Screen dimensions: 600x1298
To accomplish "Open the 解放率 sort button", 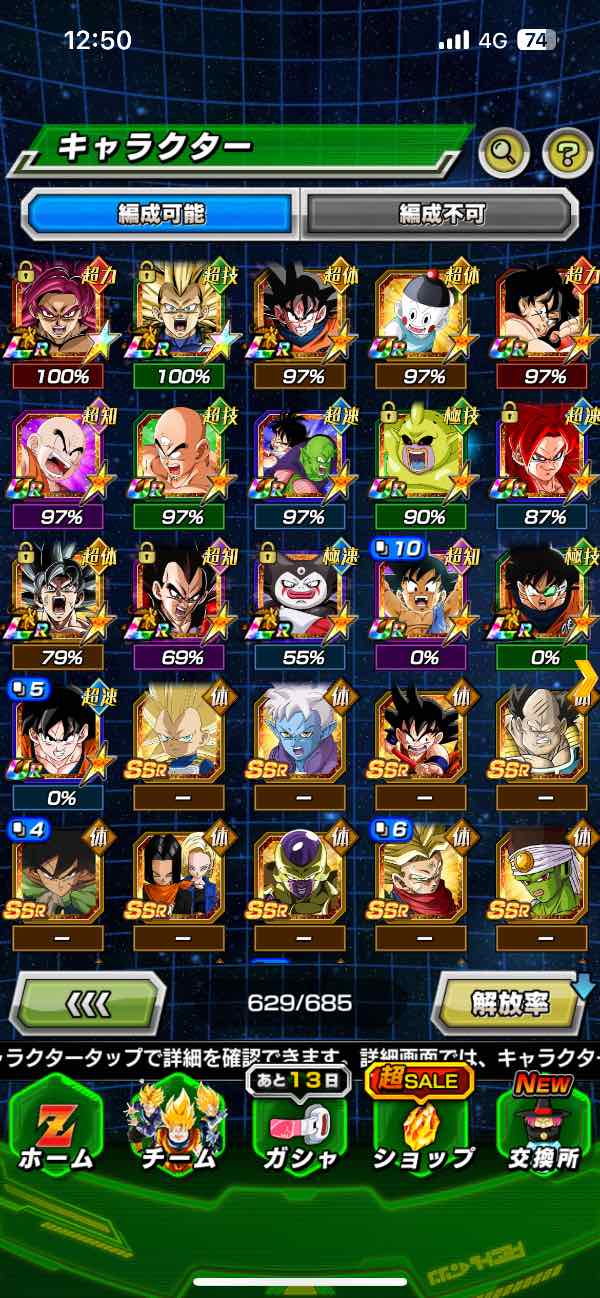I will pyautogui.click(x=509, y=1003).
